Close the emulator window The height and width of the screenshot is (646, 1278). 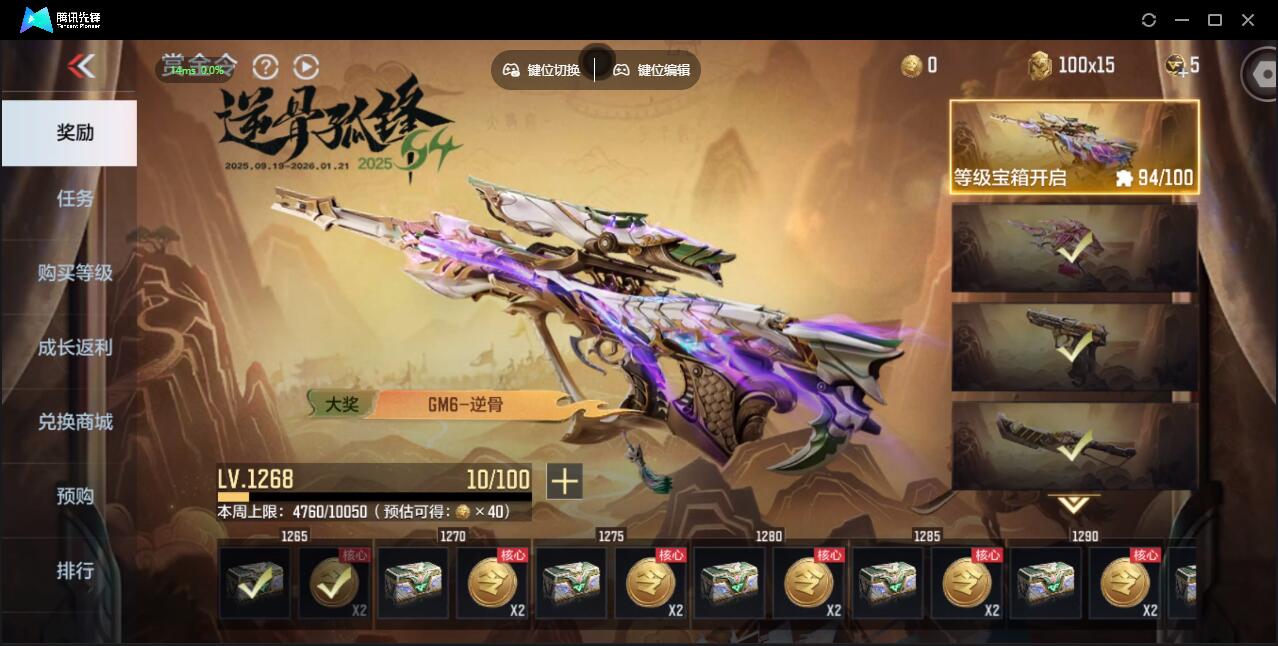tap(1248, 20)
